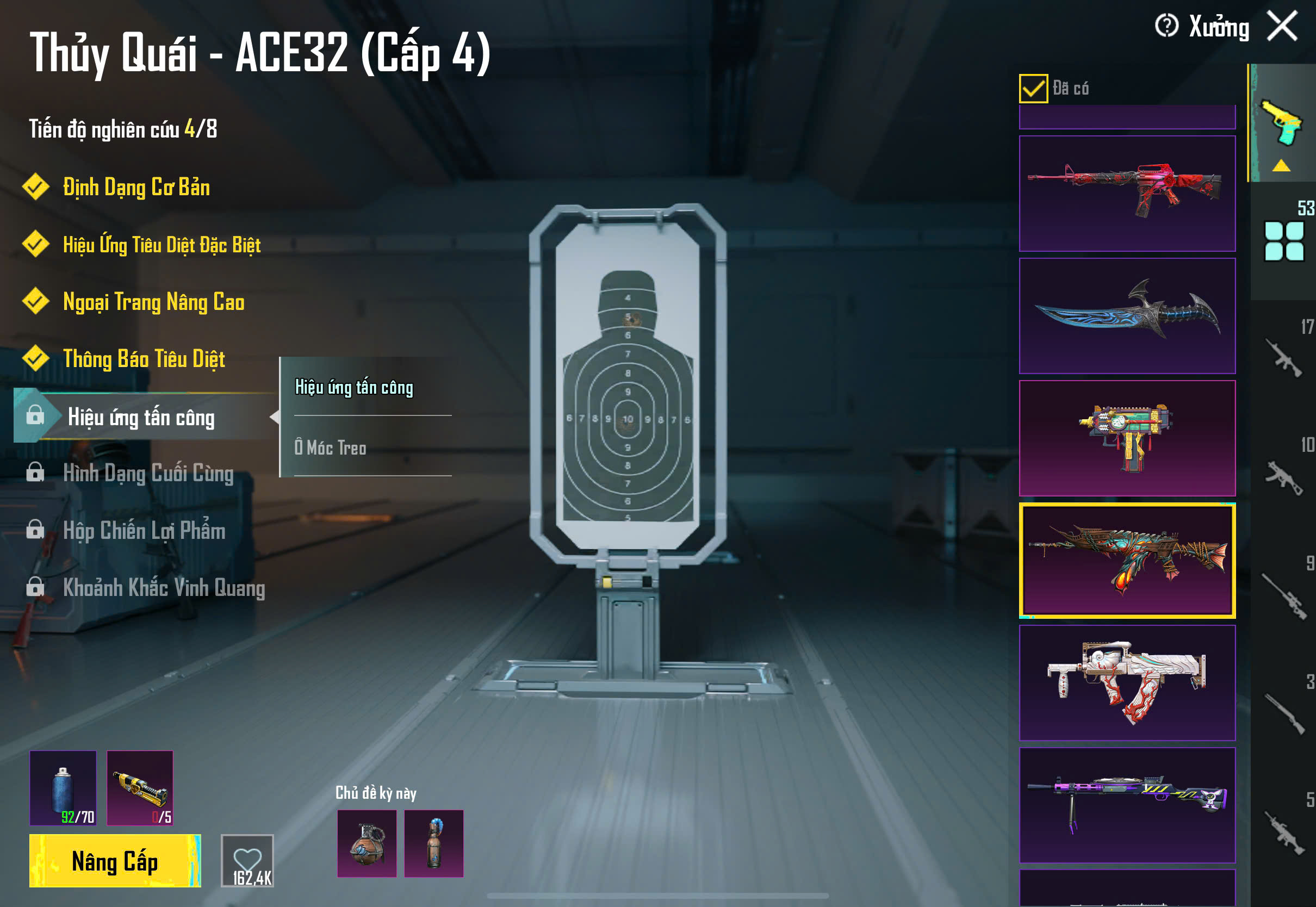View the grenade theme item thumbnail
1316x907 pixels.
(367, 843)
